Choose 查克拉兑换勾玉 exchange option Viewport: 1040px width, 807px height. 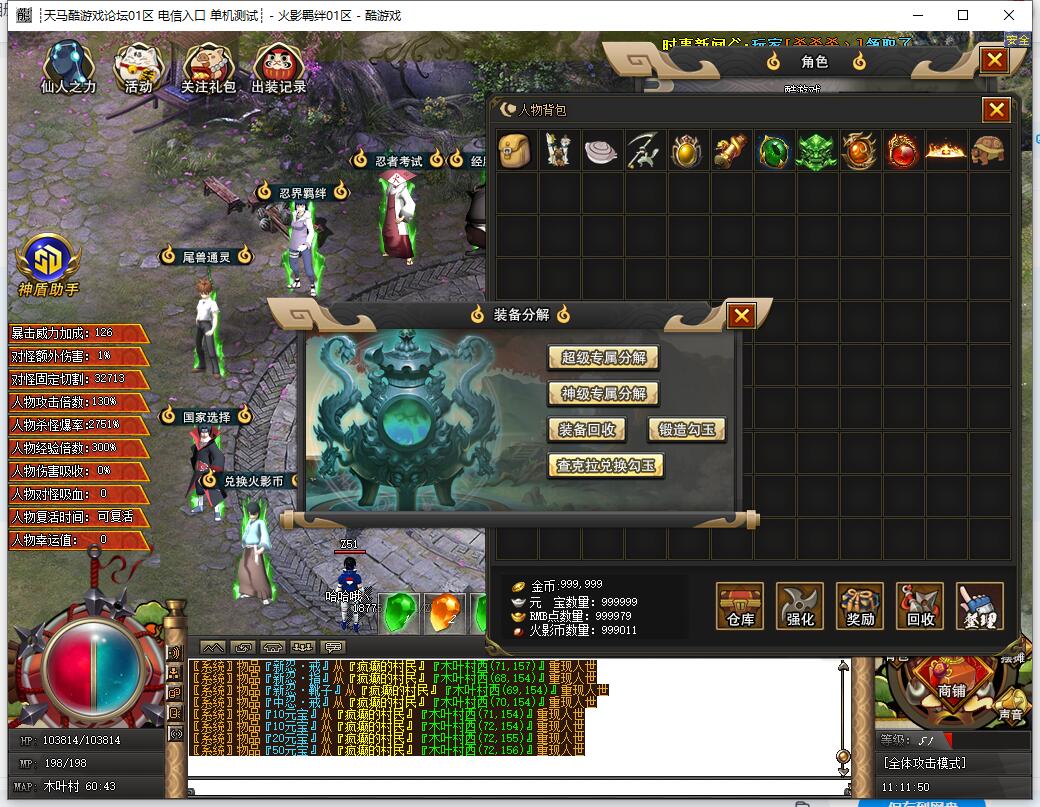pyautogui.click(x=606, y=466)
